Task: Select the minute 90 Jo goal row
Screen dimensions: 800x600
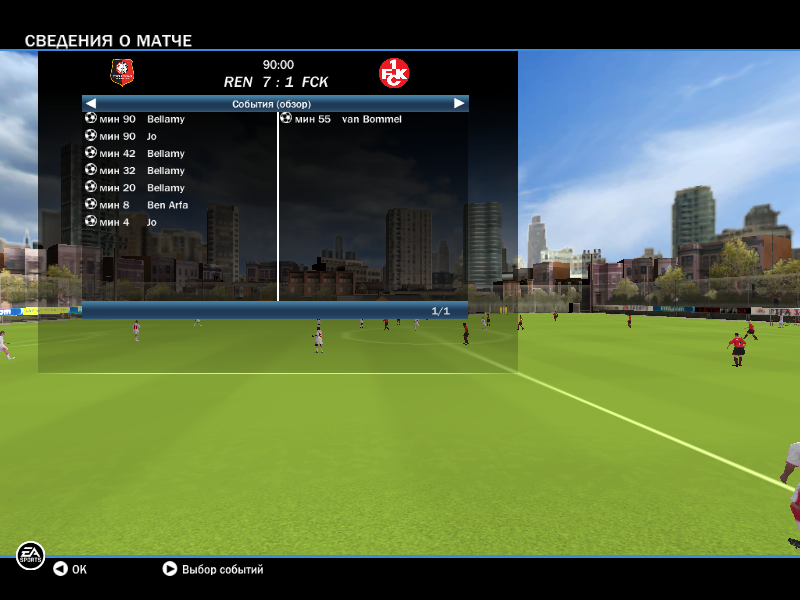Action: click(152, 136)
